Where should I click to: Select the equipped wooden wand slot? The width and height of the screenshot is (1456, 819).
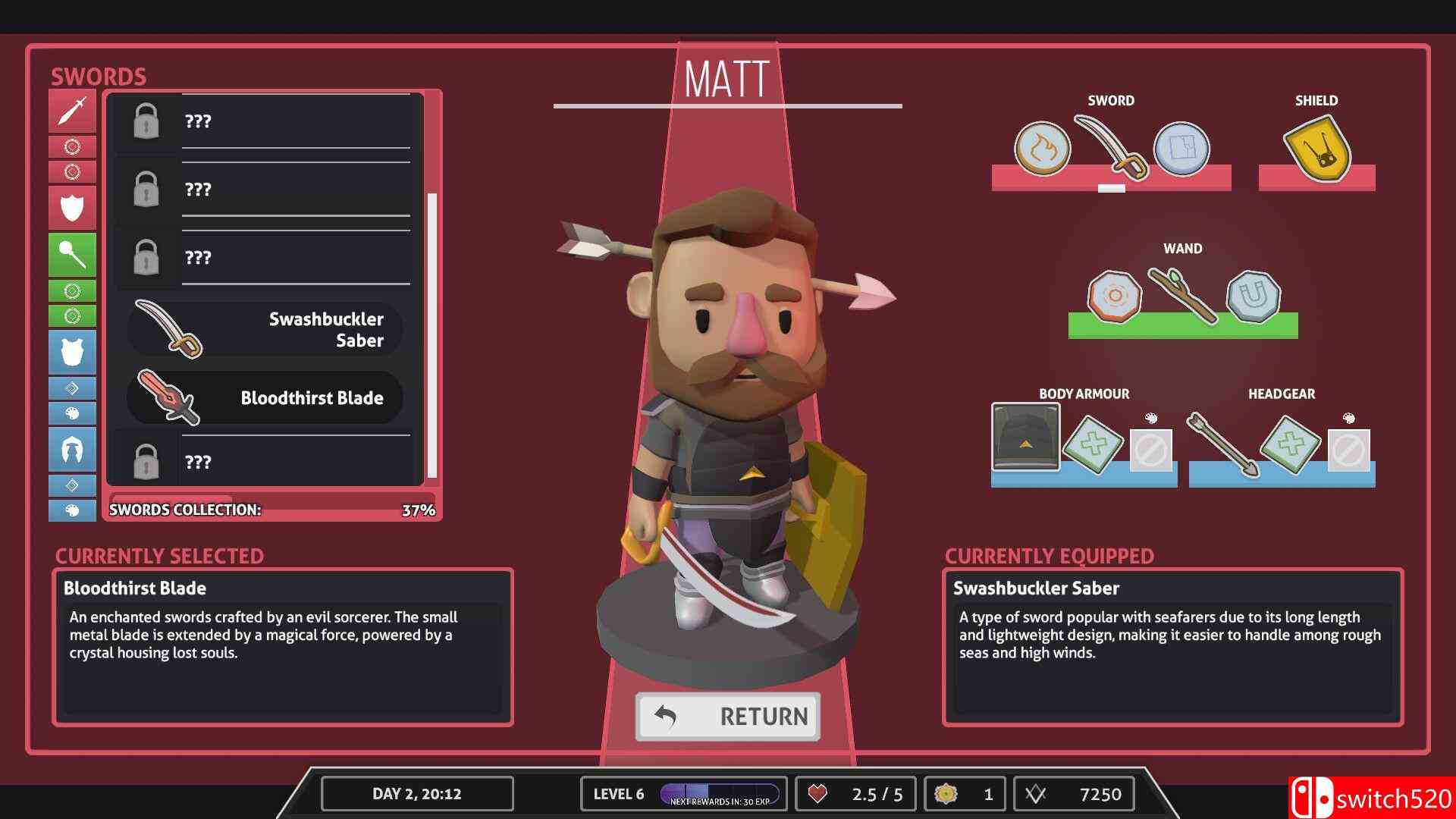tap(1182, 295)
